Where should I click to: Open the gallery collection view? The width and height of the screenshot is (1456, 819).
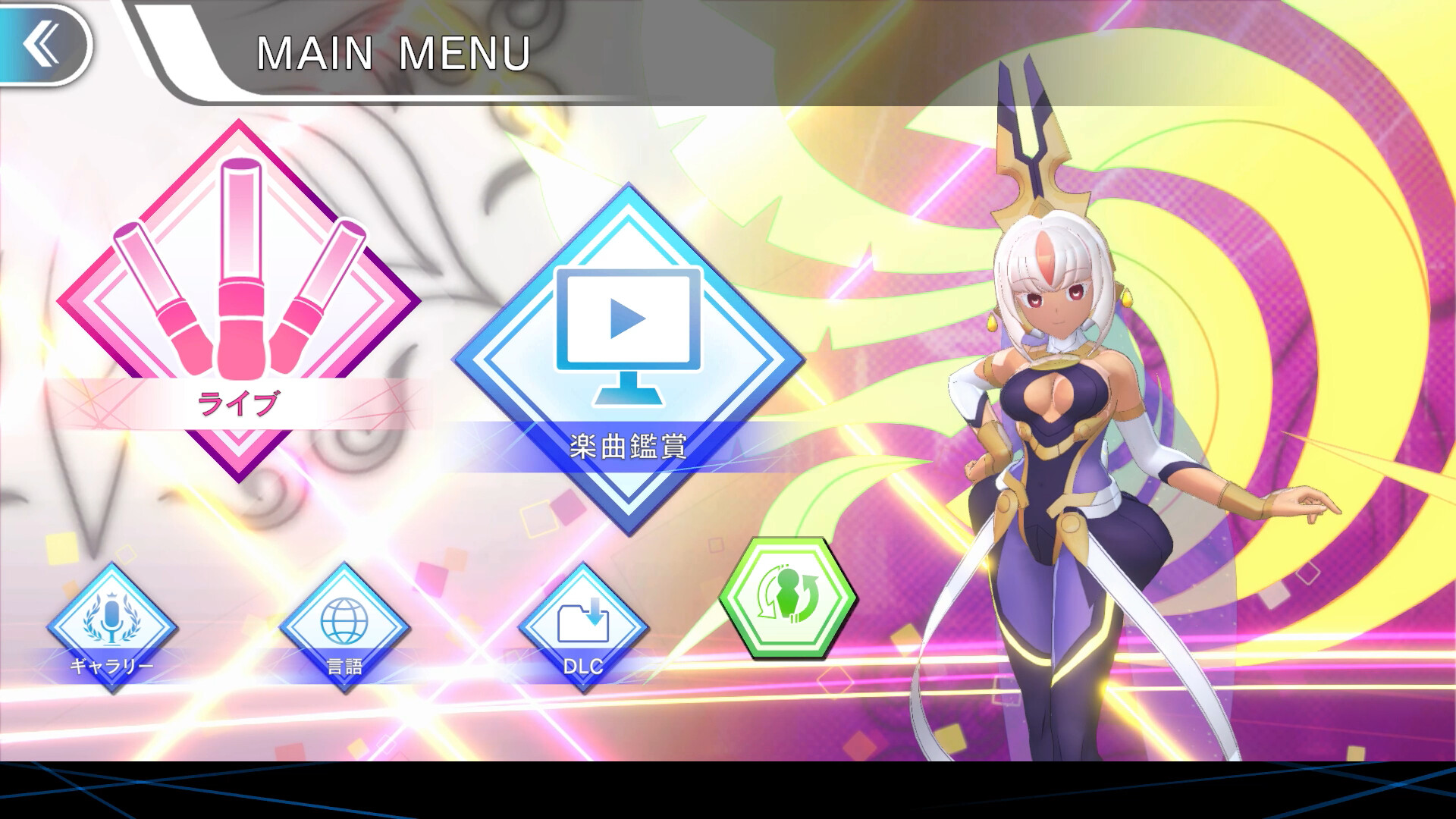click(x=112, y=622)
